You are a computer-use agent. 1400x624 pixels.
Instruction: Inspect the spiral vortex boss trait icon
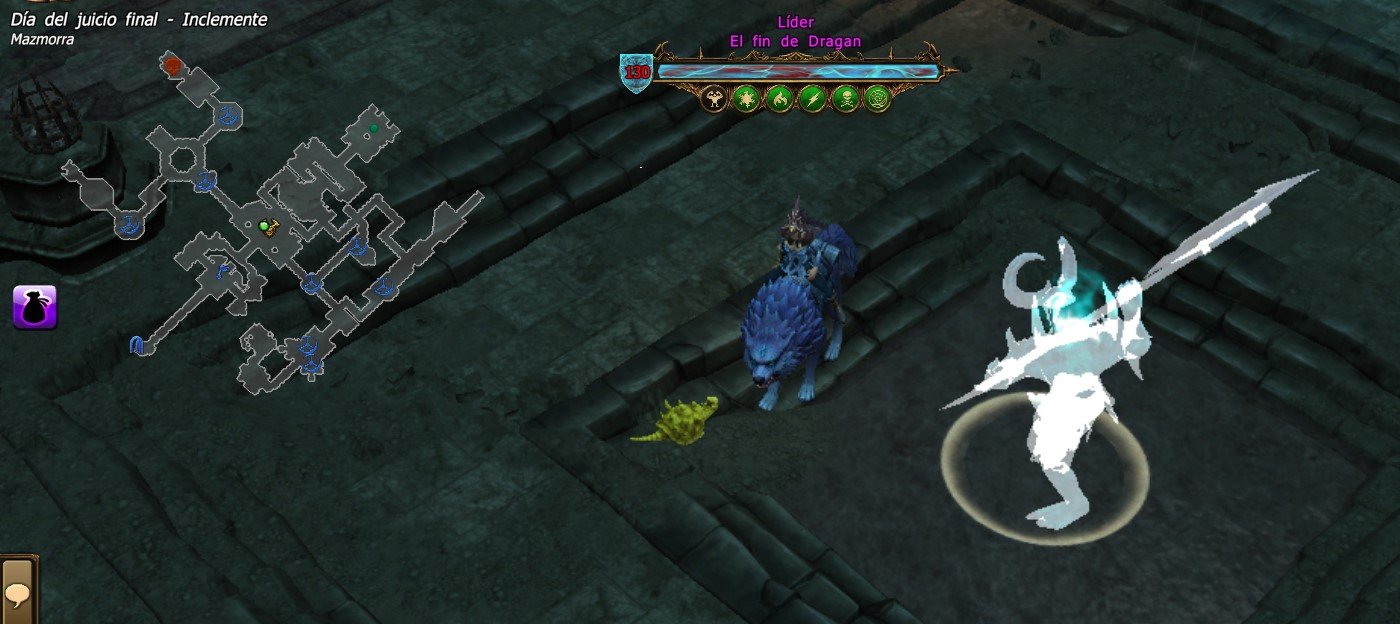[x=877, y=98]
